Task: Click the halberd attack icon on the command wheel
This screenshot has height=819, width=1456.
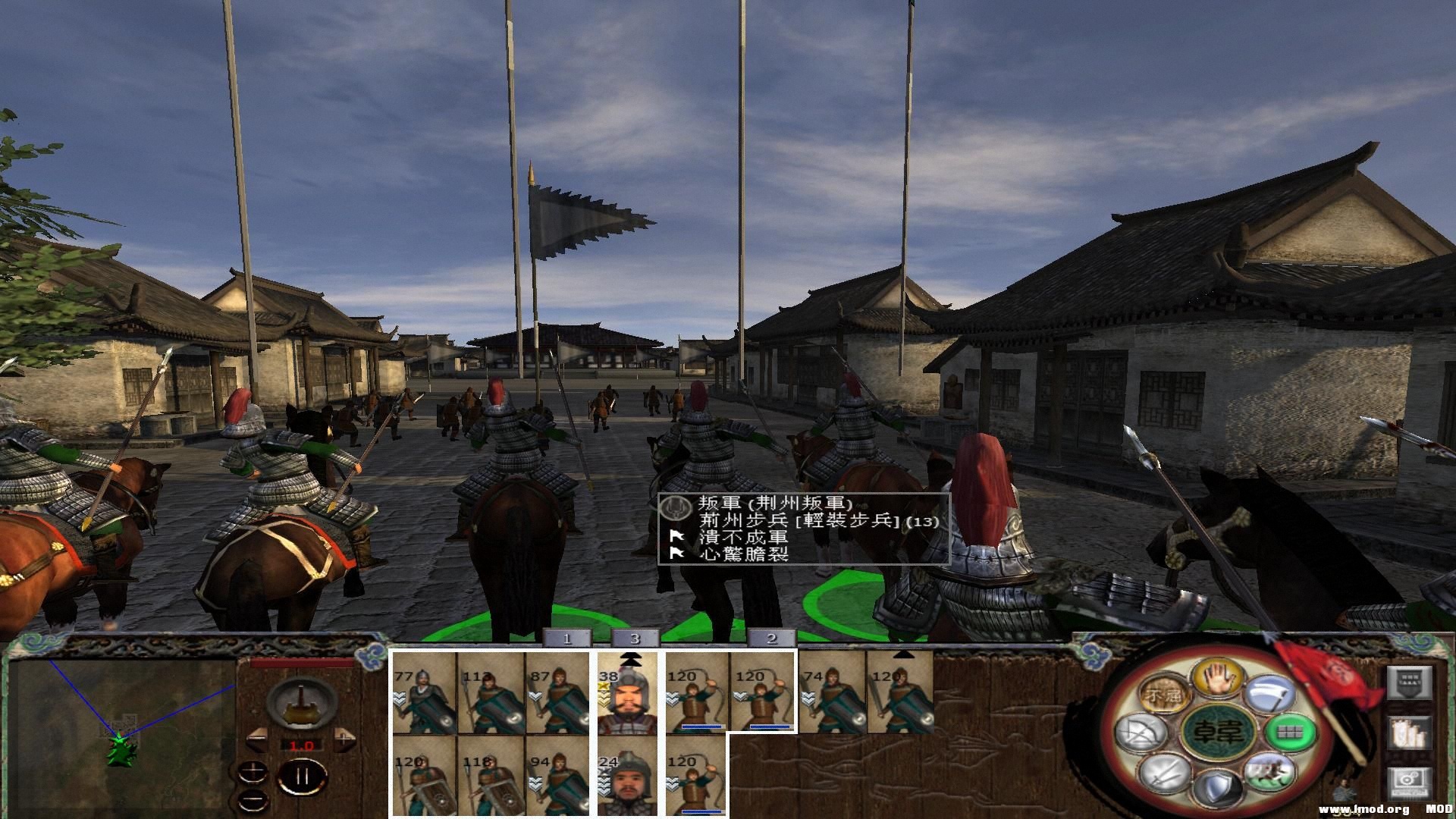Action: tap(1270, 695)
